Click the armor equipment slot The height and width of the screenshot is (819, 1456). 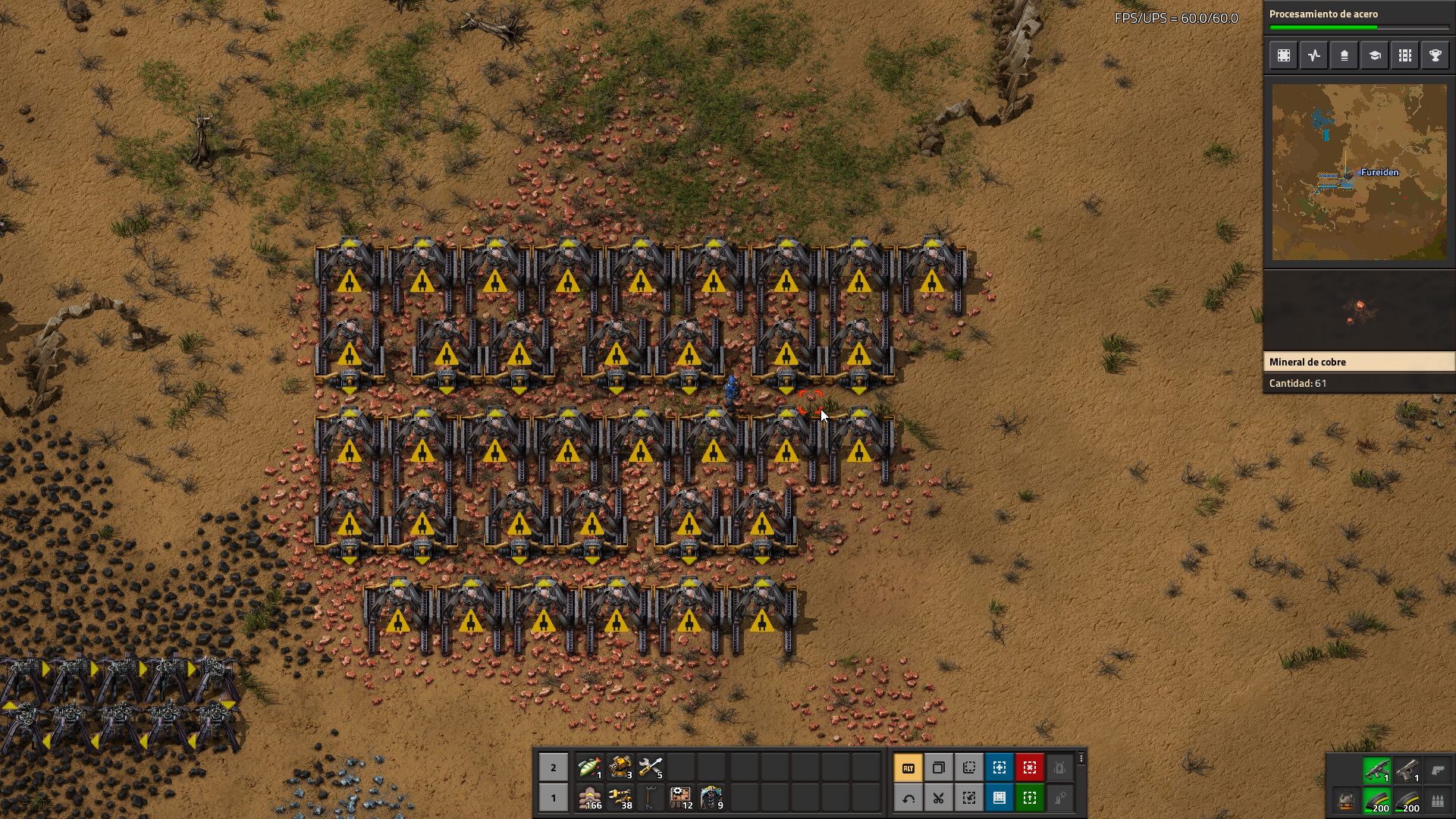click(1347, 801)
